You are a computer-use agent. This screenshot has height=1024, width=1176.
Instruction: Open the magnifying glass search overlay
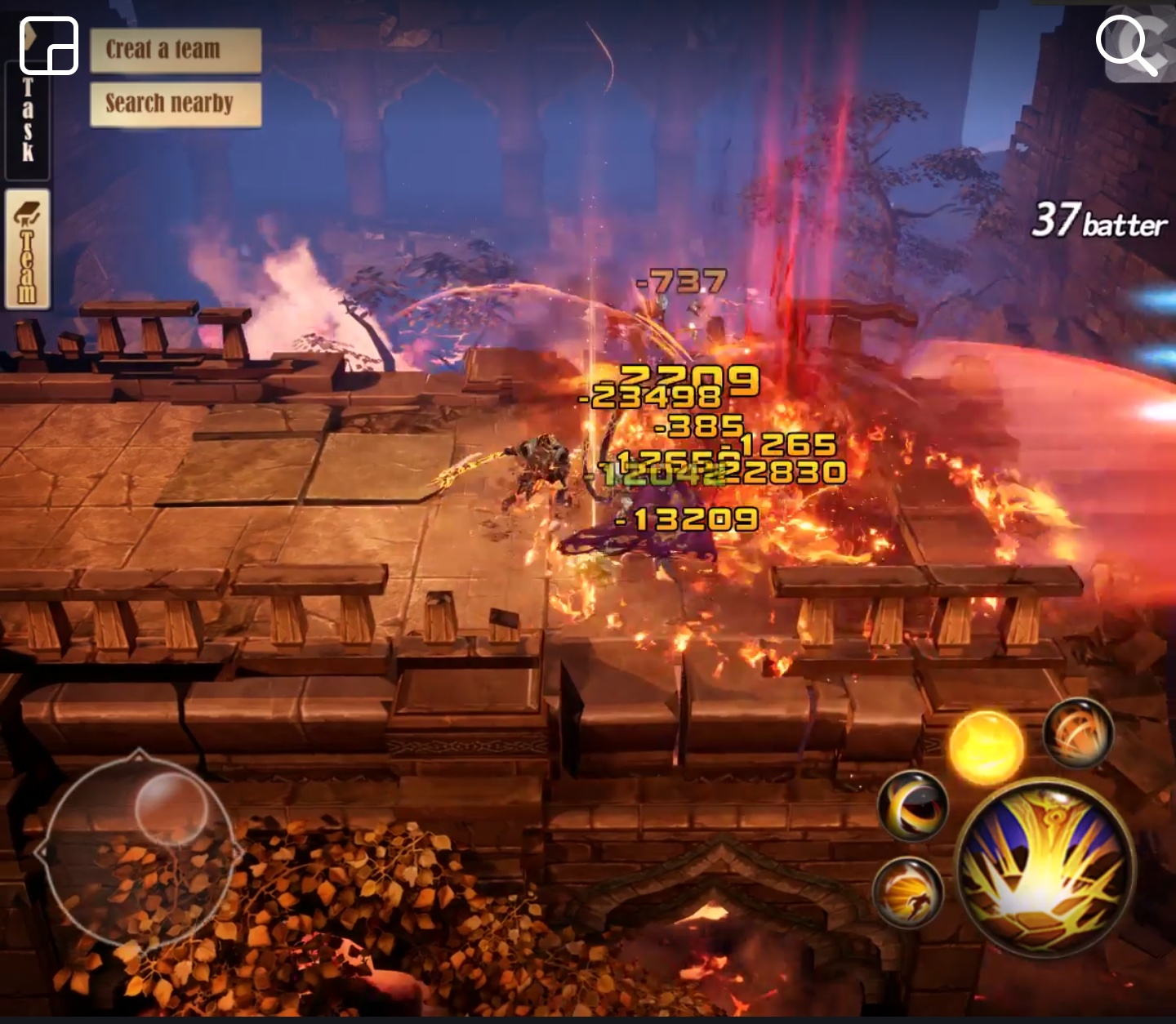[x=1128, y=45]
